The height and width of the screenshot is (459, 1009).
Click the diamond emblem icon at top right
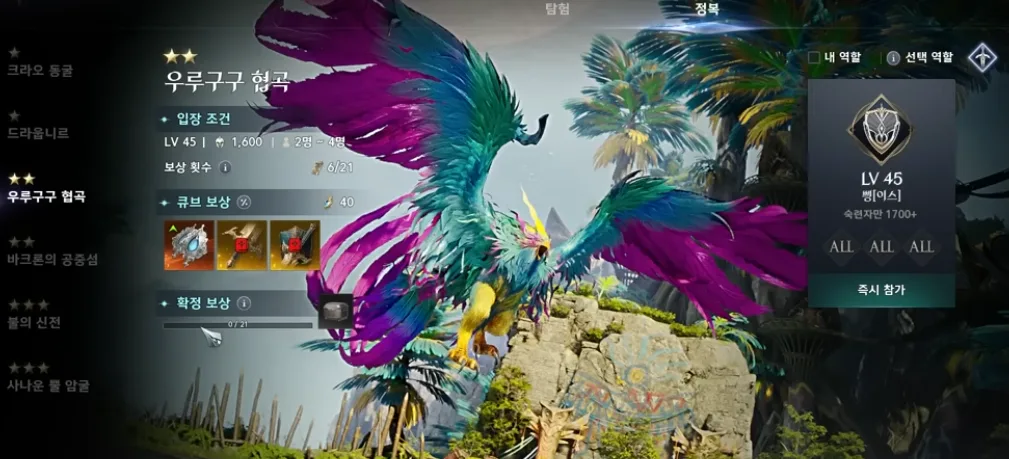982,58
